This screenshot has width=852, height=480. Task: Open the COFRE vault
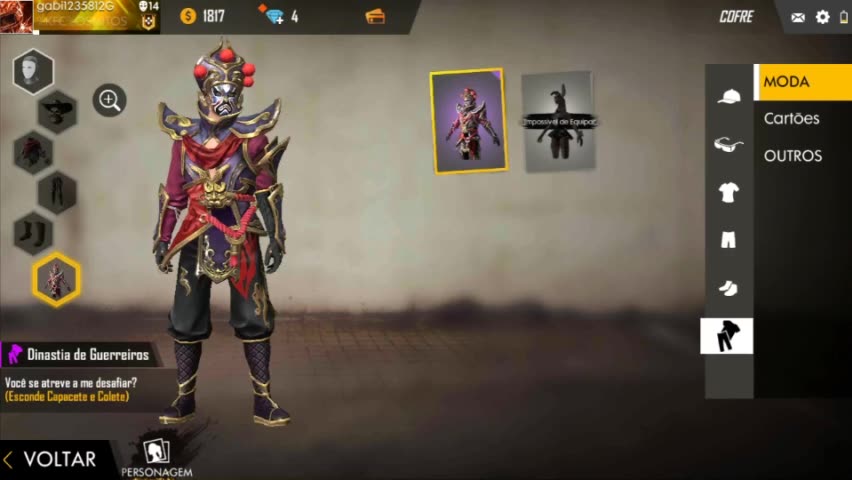coord(736,17)
